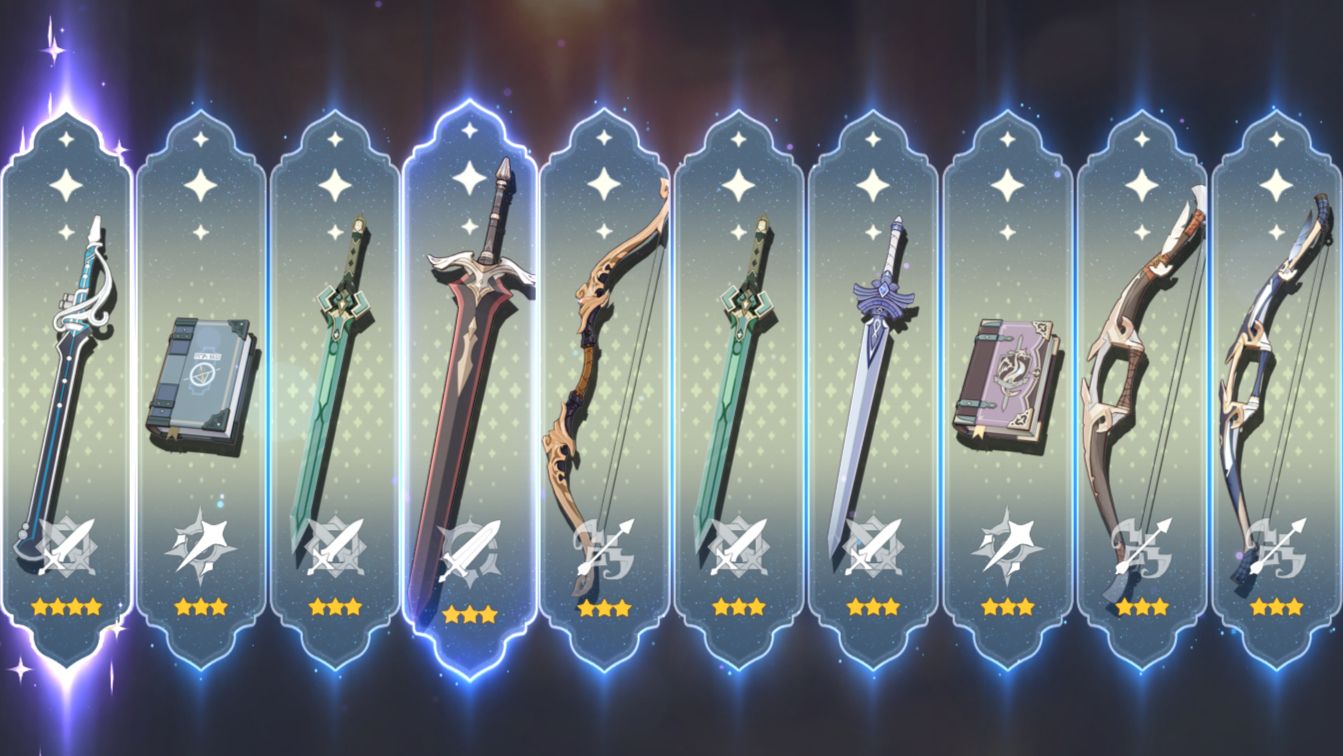Click the catalyst icon on the gray book card

coord(202,546)
